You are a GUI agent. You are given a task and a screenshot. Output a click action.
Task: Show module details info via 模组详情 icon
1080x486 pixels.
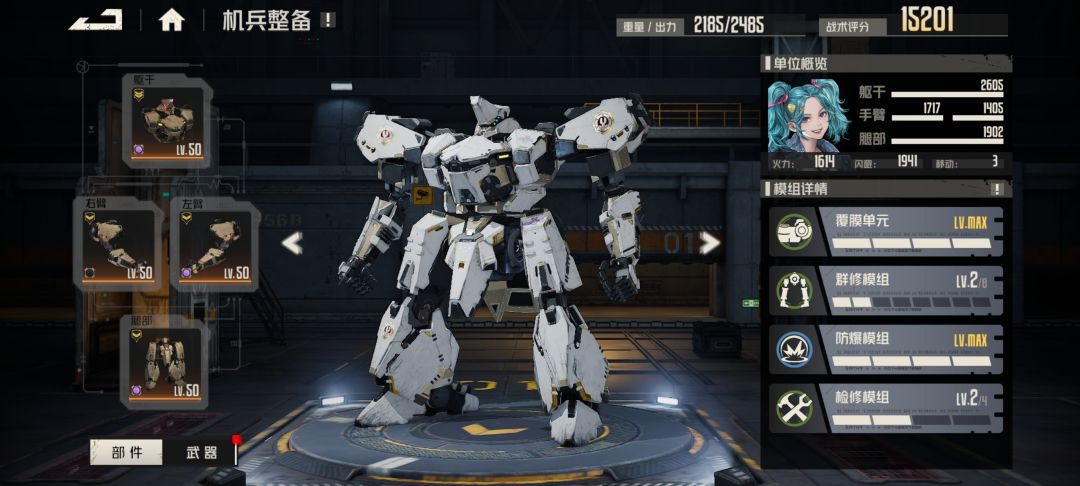(x=996, y=189)
